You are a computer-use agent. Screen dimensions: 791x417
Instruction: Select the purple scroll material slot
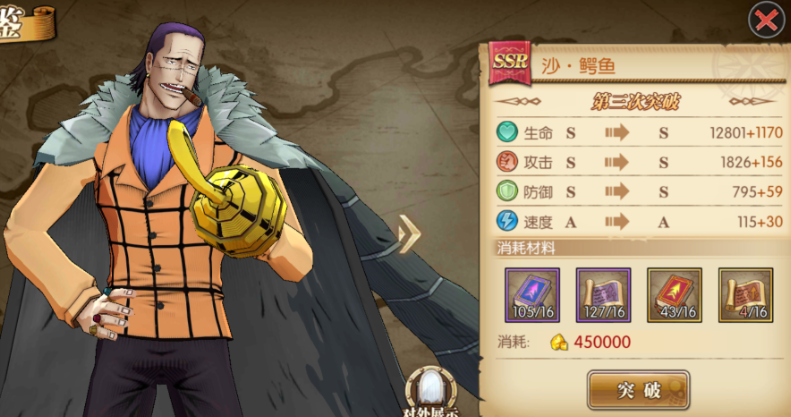pos(603,294)
